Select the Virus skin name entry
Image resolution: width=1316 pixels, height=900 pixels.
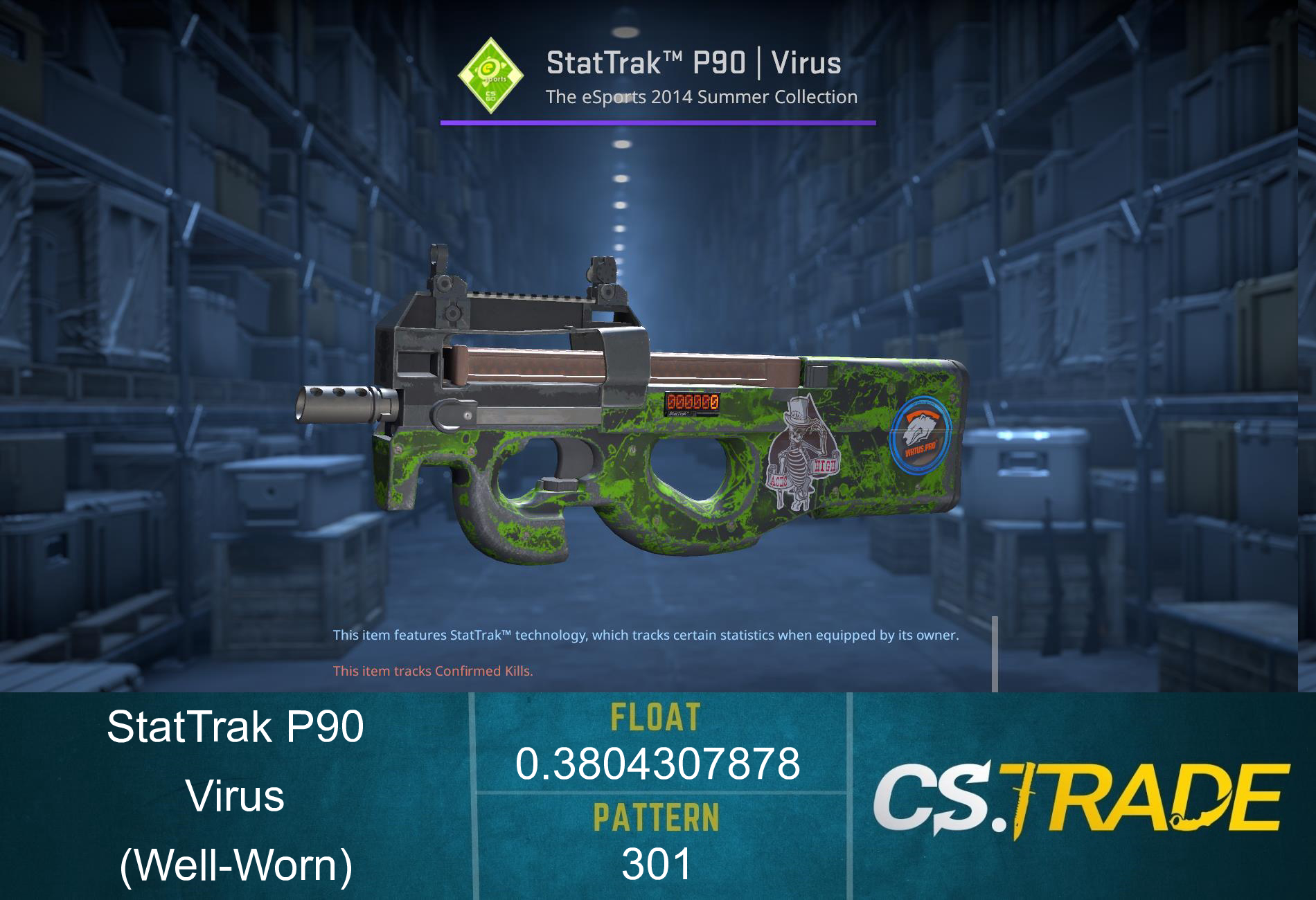235,796
